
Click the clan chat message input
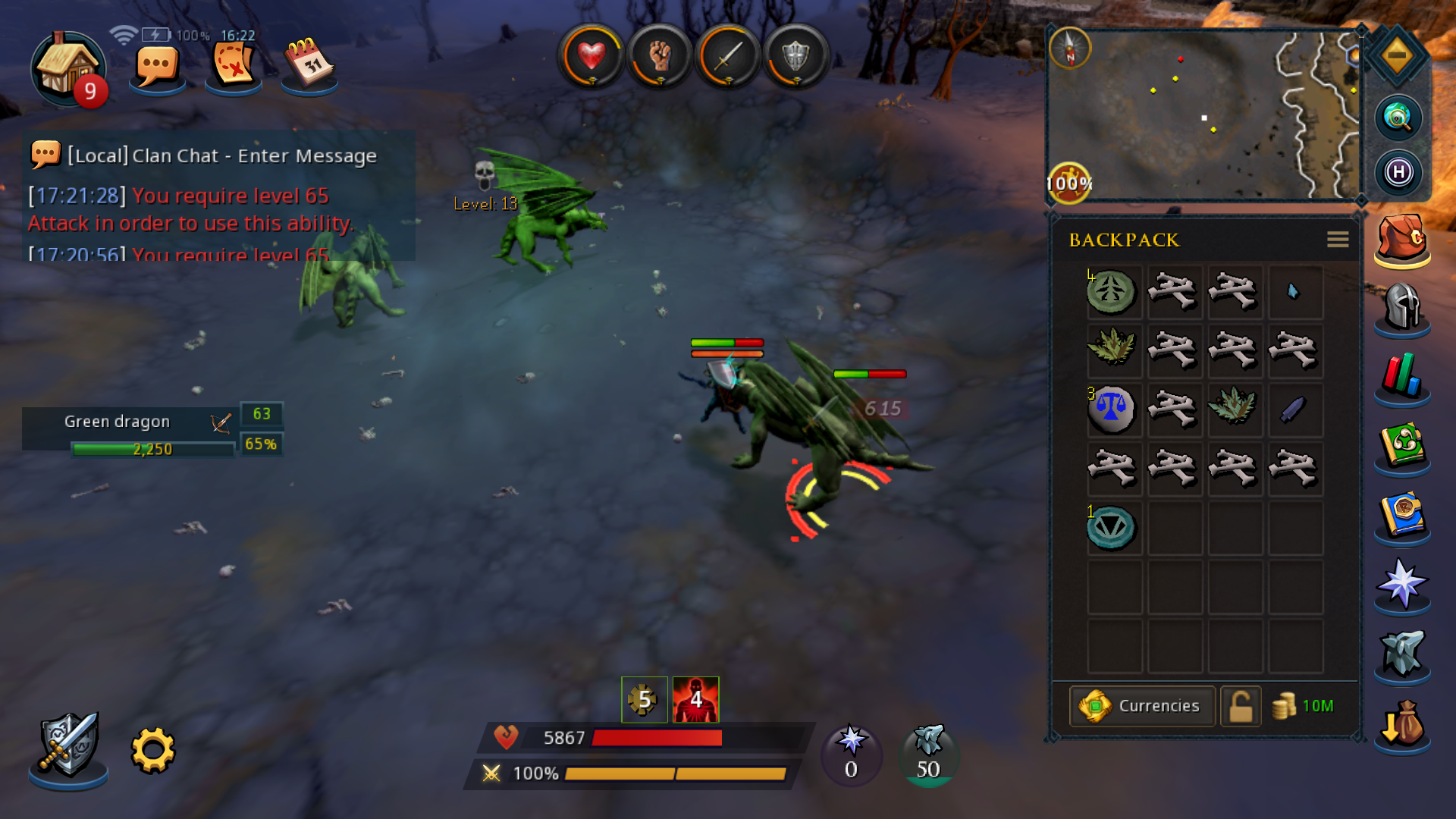point(220,155)
